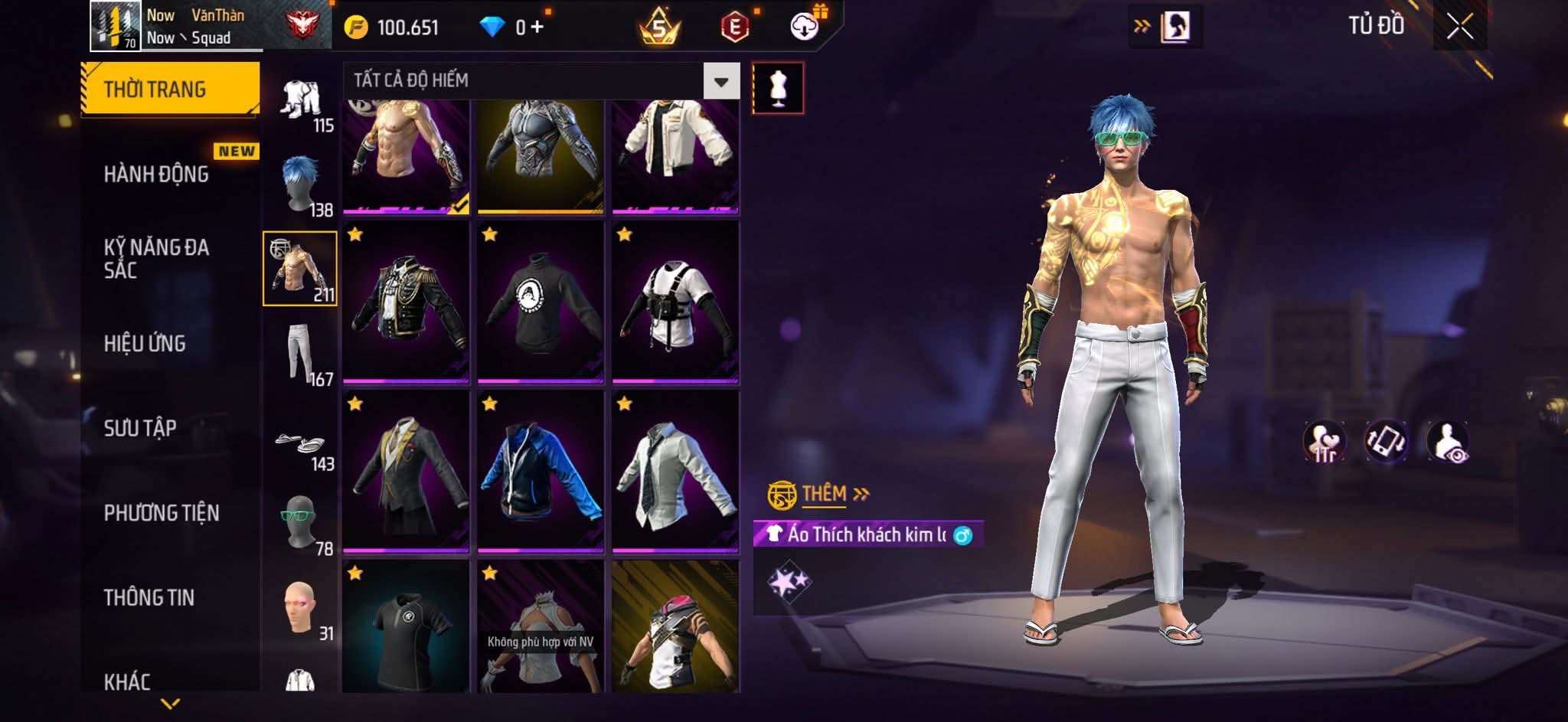Click the hide-interface silhouette eye icon
This screenshot has height=722, width=1568.
pyautogui.click(x=1448, y=442)
